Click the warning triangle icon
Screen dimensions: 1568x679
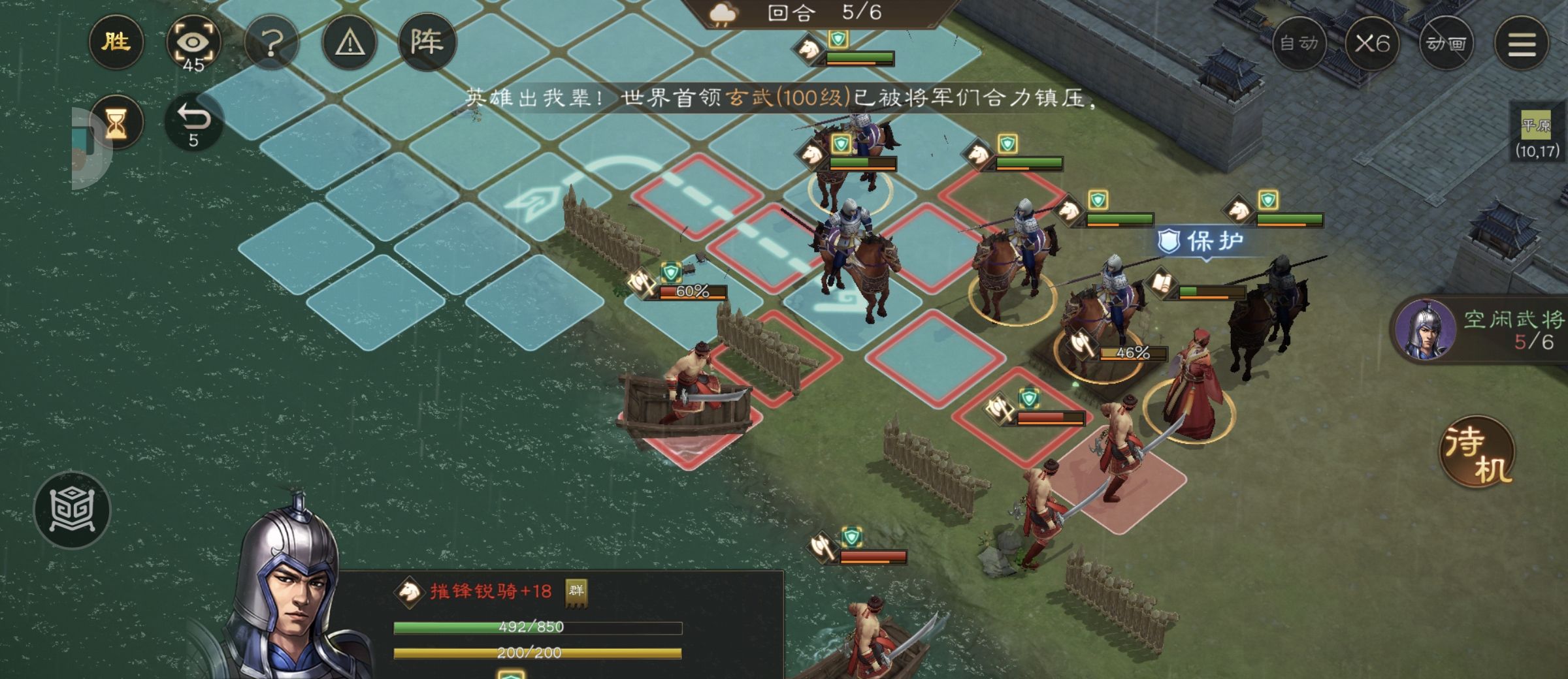[x=350, y=44]
